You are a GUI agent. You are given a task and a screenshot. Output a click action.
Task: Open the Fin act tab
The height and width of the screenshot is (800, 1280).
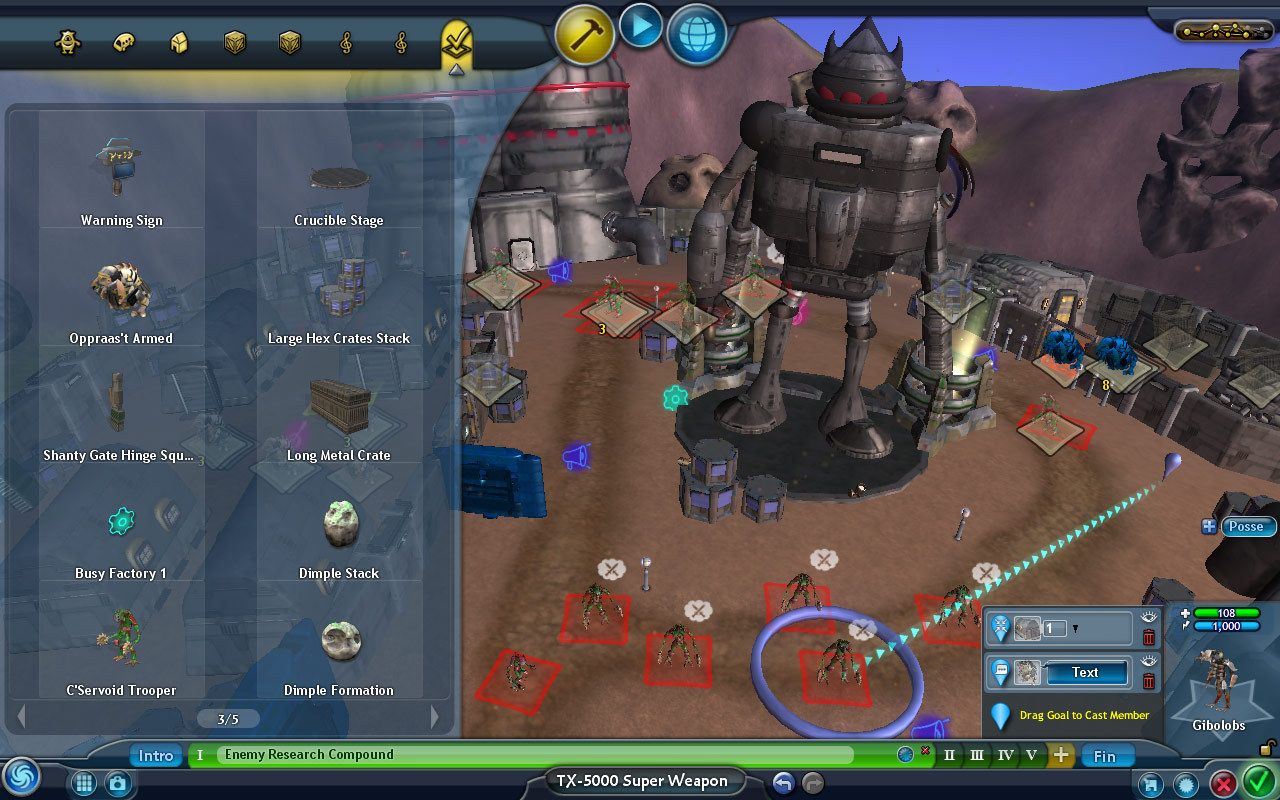[x=1106, y=756]
